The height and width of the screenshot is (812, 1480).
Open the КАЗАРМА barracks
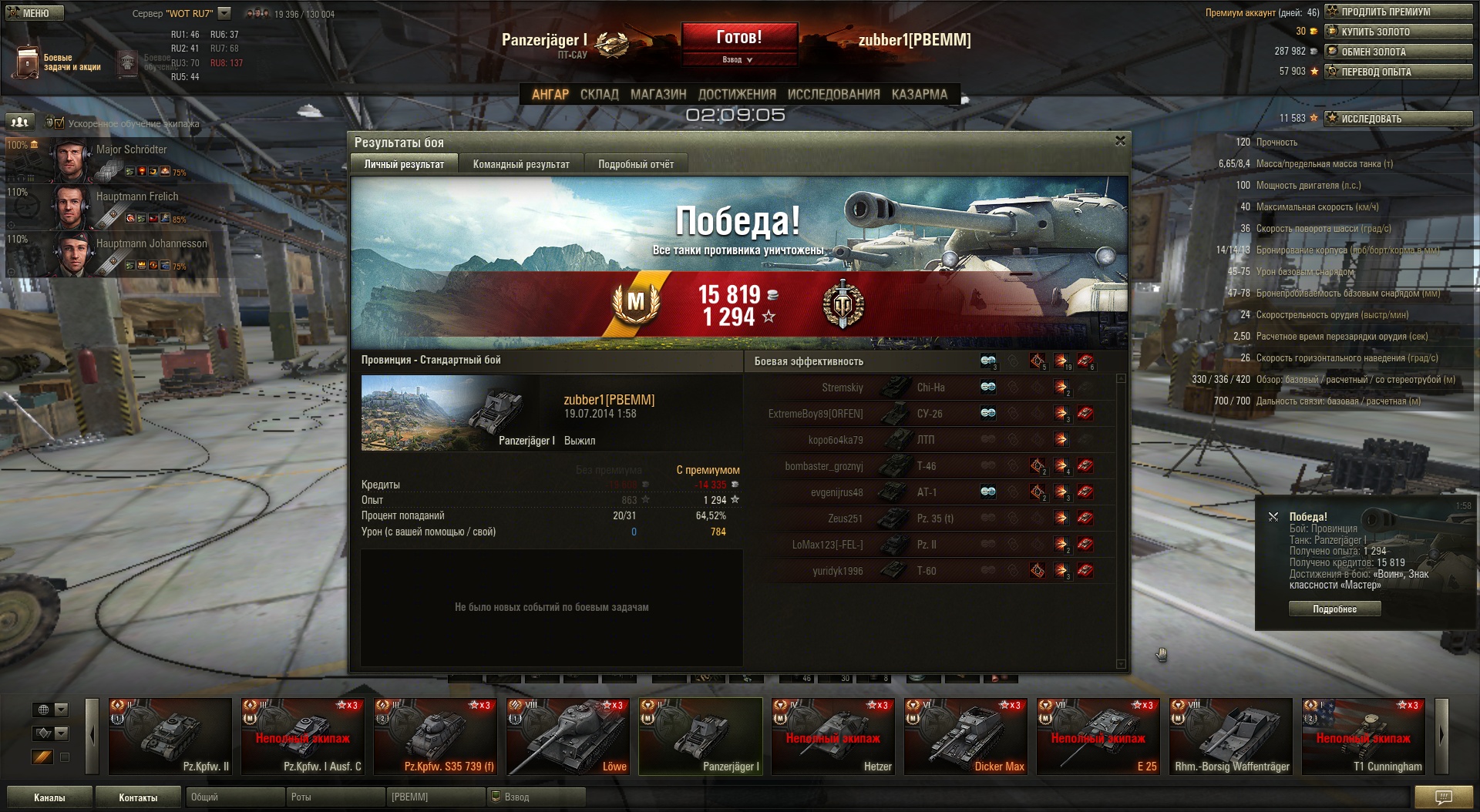tap(919, 94)
